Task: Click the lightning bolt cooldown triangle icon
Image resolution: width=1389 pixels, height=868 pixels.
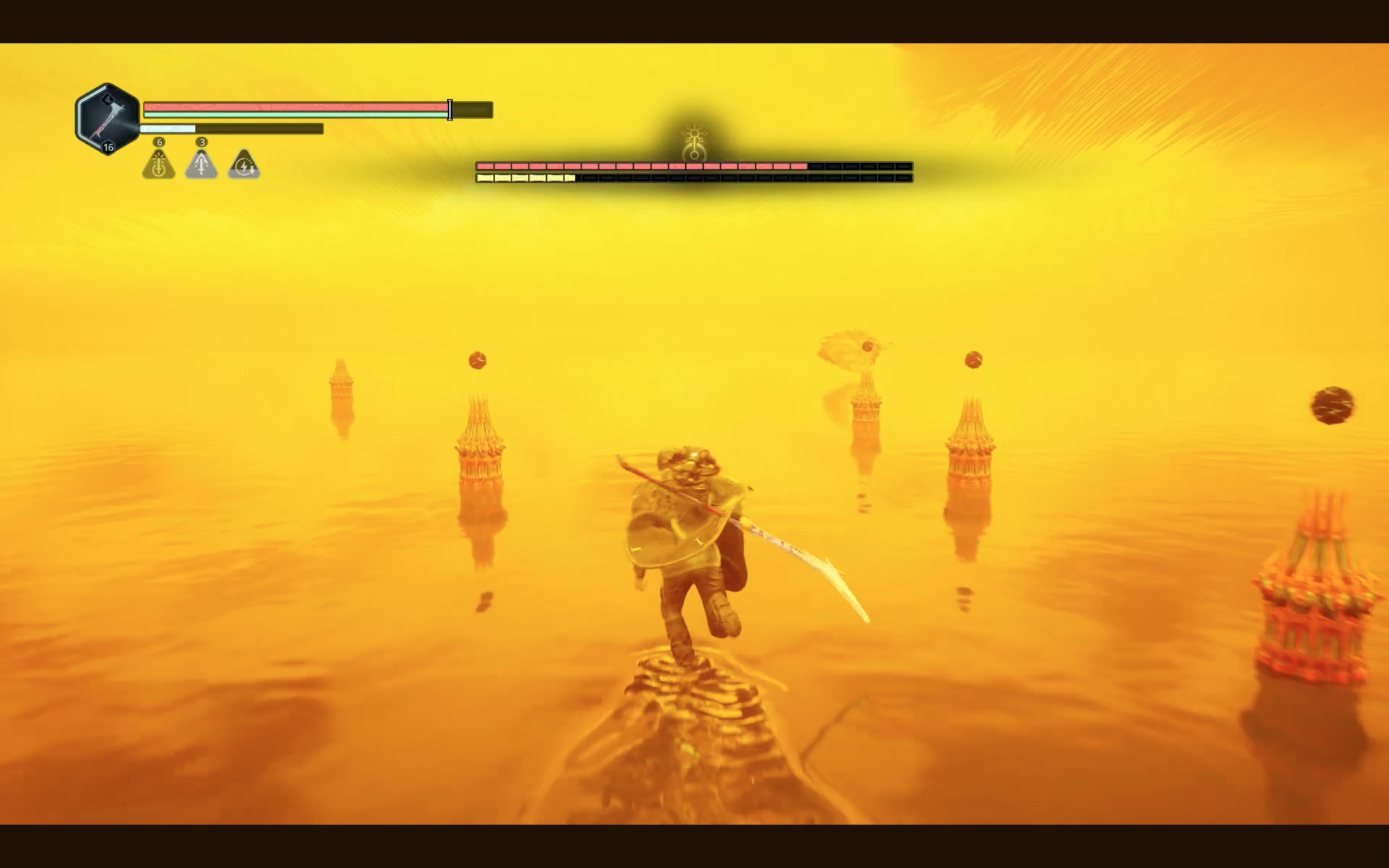Action: pyautogui.click(x=244, y=165)
